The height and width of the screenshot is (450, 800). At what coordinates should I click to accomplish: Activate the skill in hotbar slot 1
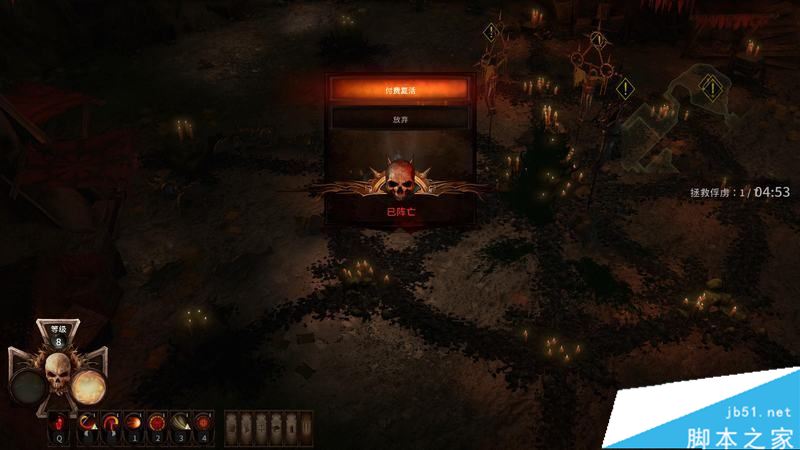click(x=133, y=425)
